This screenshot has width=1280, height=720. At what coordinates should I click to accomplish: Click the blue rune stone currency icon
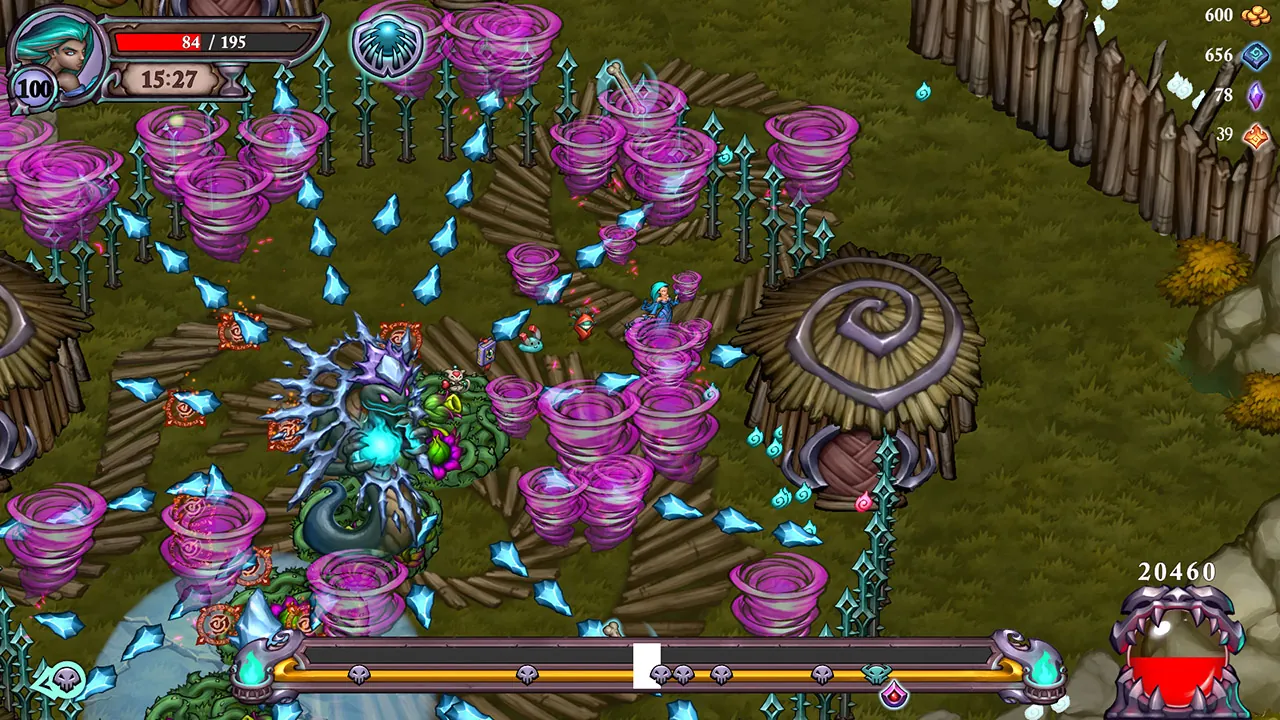pyautogui.click(x=1254, y=57)
